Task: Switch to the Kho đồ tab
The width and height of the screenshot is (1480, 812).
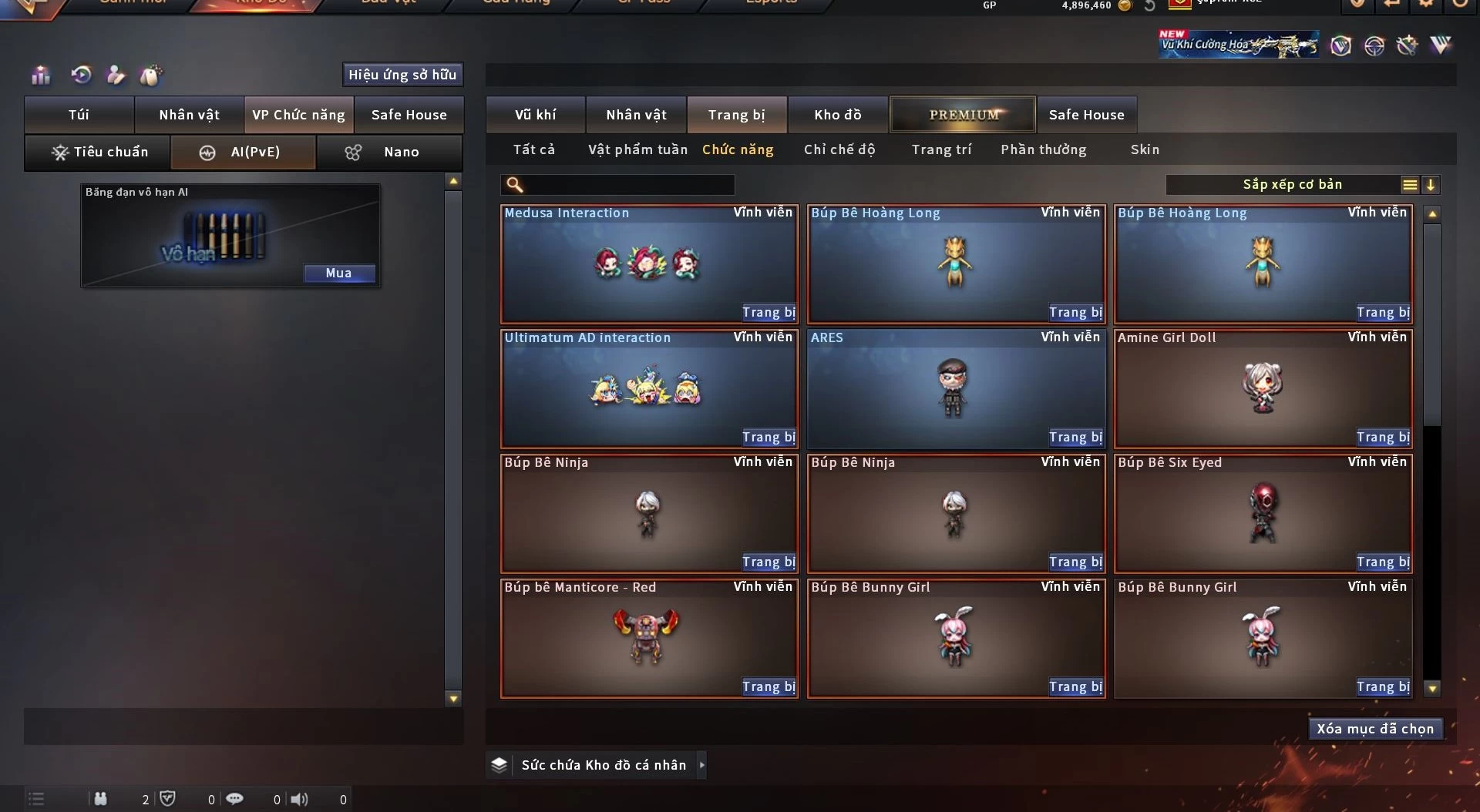Action: point(838,115)
